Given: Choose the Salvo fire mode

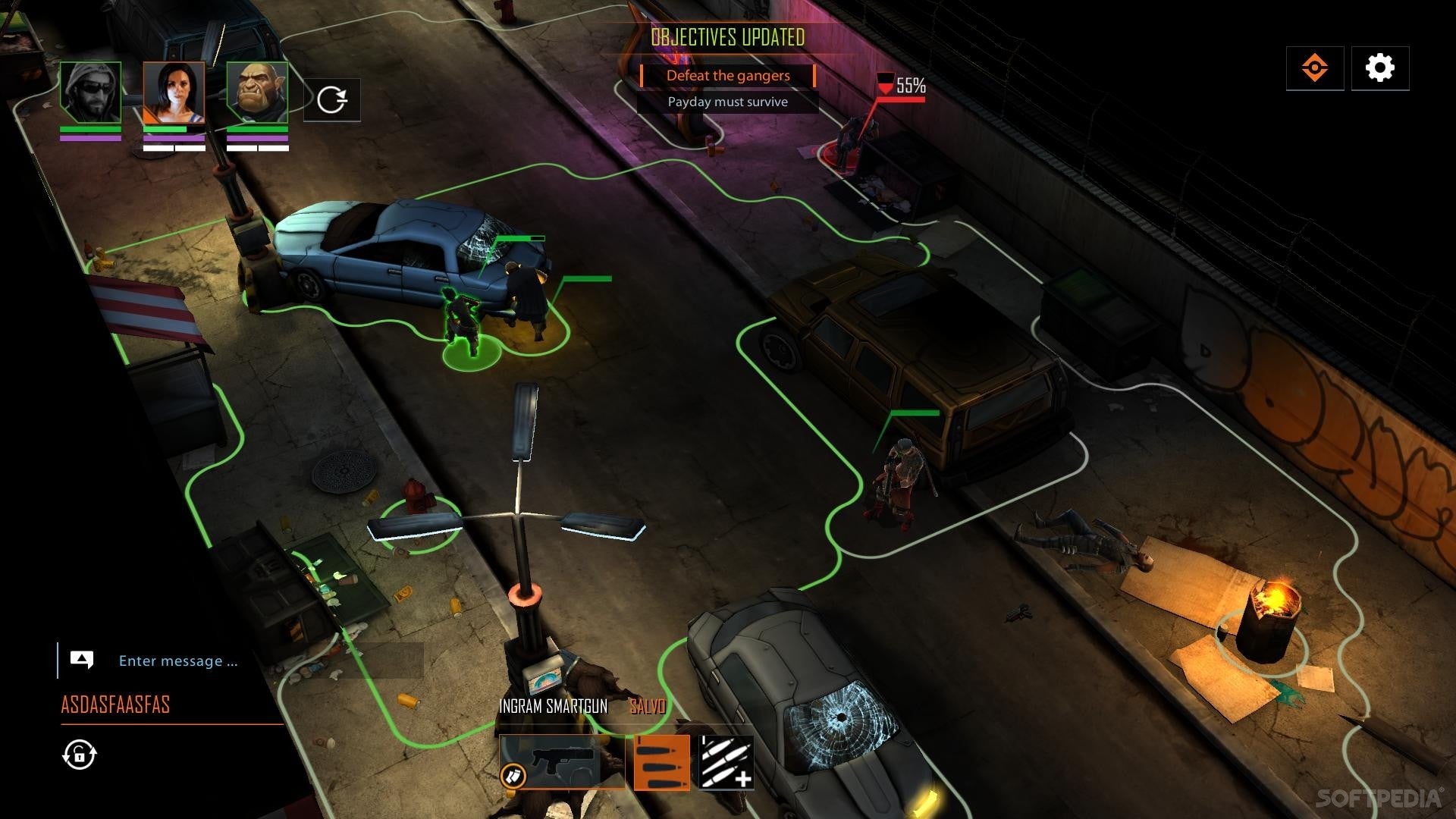Looking at the screenshot, I should click(x=662, y=762).
